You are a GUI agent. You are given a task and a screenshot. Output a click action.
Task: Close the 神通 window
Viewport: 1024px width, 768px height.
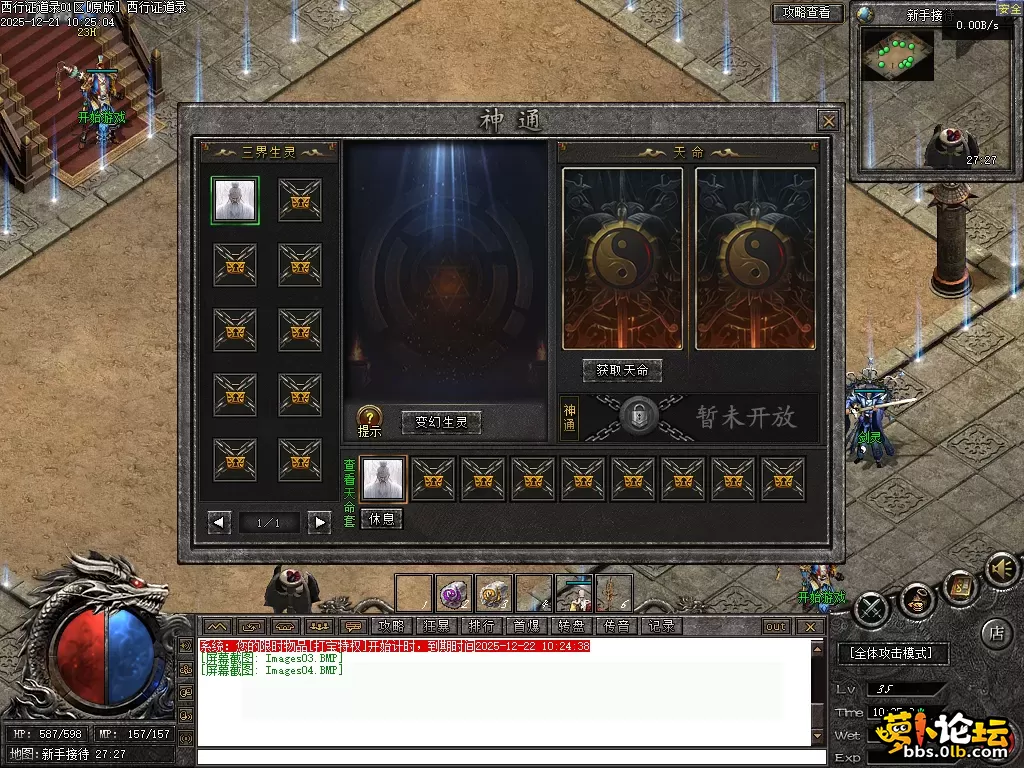click(828, 121)
